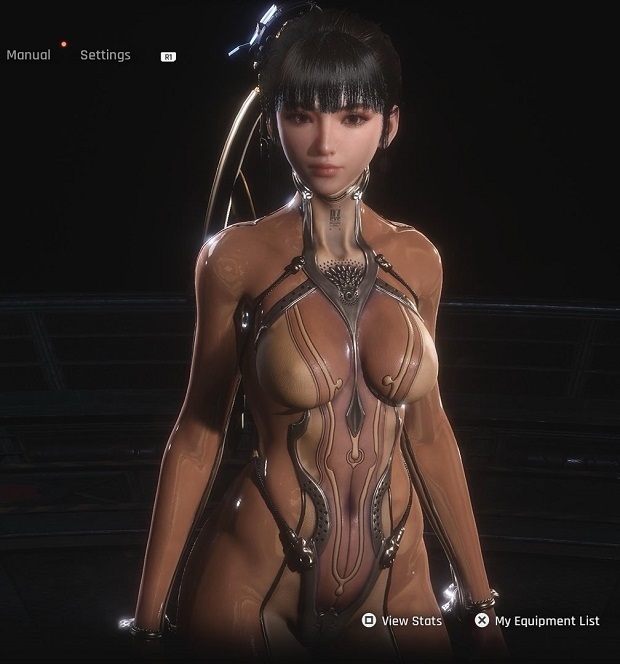Screen dimensions: 620x664
Task: Select the View Stats option
Action: 402,621
